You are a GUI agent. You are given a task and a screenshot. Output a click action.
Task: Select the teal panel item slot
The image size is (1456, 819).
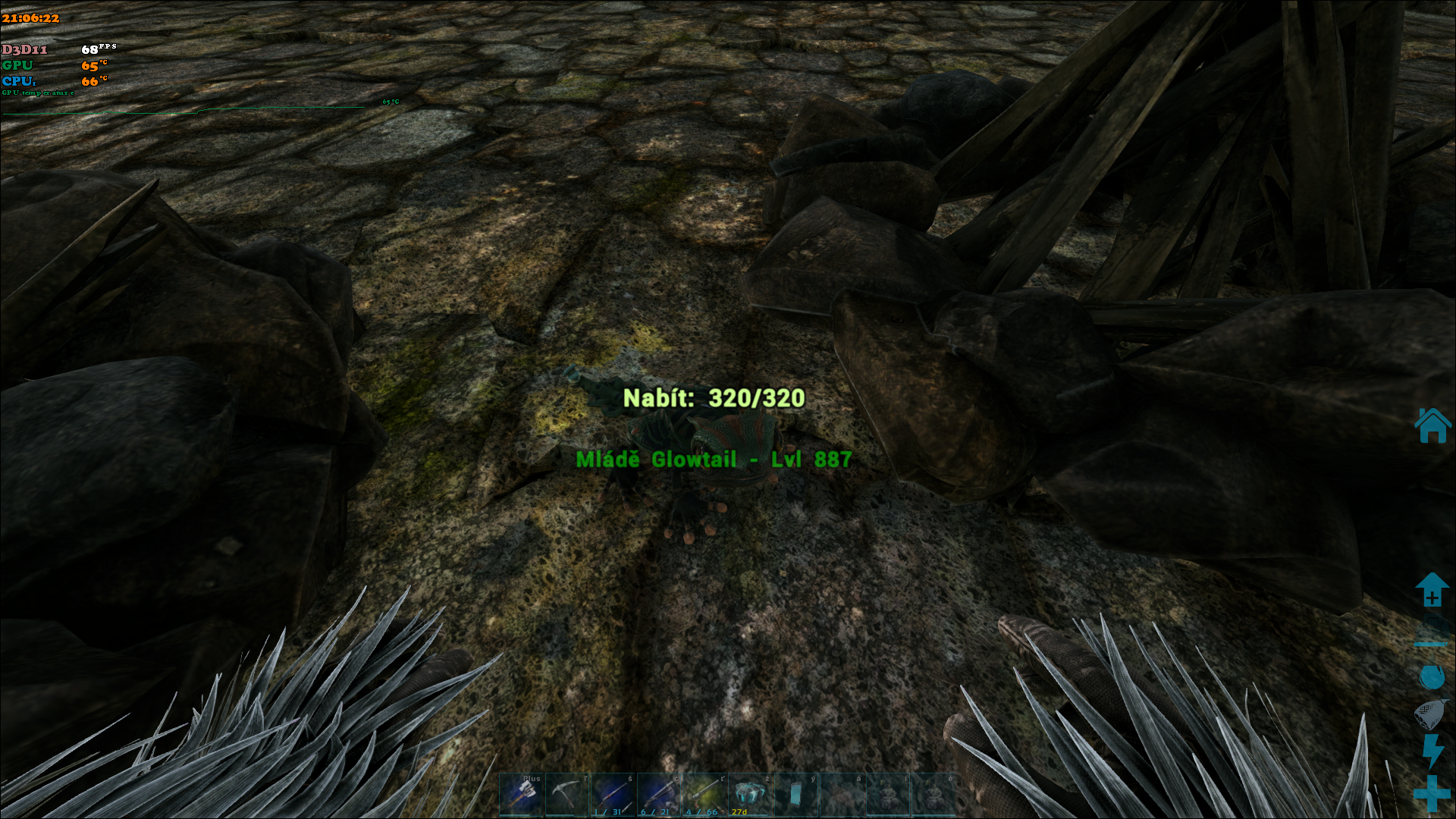point(795,795)
